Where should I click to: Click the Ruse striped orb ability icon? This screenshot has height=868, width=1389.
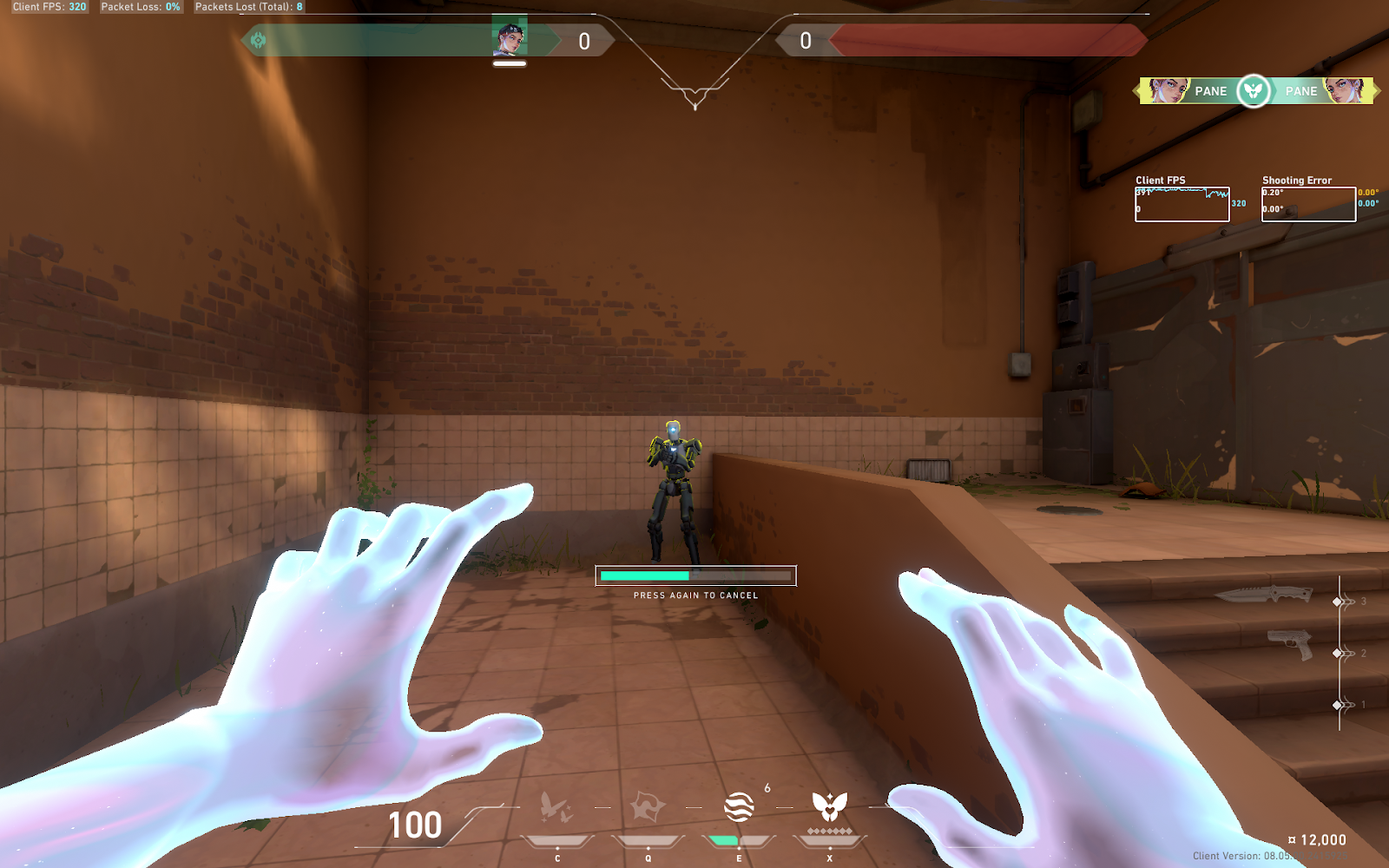click(739, 807)
